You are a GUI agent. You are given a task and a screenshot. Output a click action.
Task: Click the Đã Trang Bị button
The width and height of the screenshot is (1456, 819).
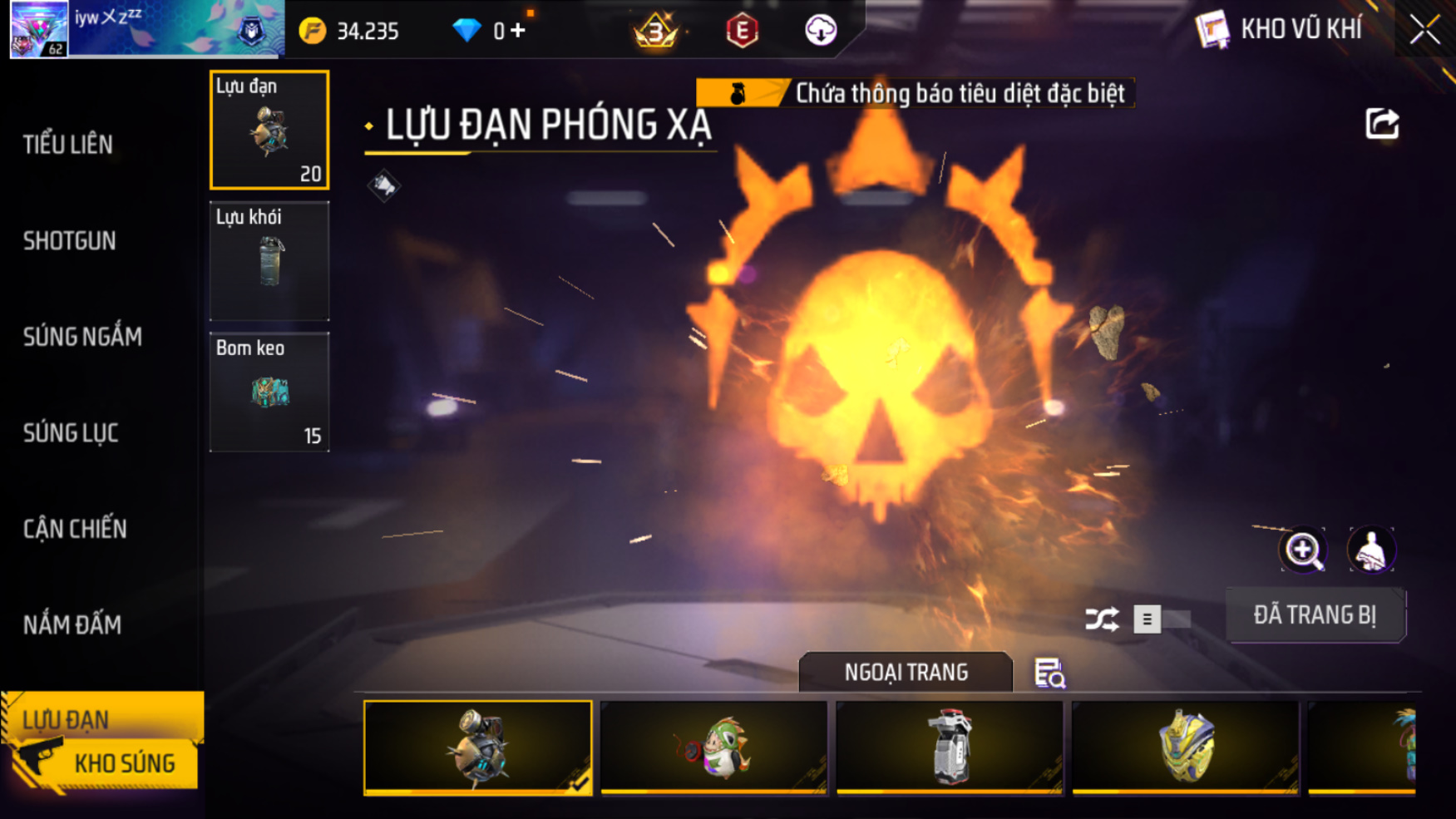pos(1315,615)
